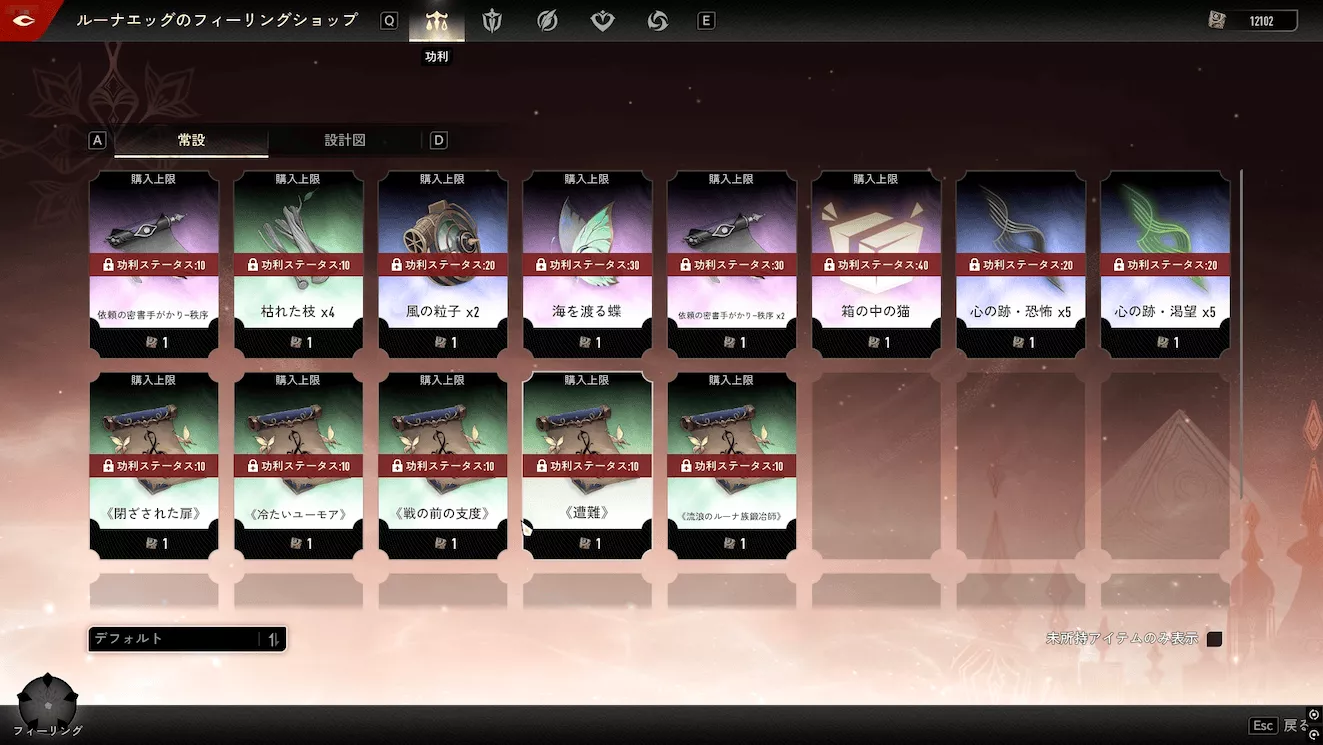Select the 常設 tab
Screen dimensions: 1323x745
coord(191,140)
